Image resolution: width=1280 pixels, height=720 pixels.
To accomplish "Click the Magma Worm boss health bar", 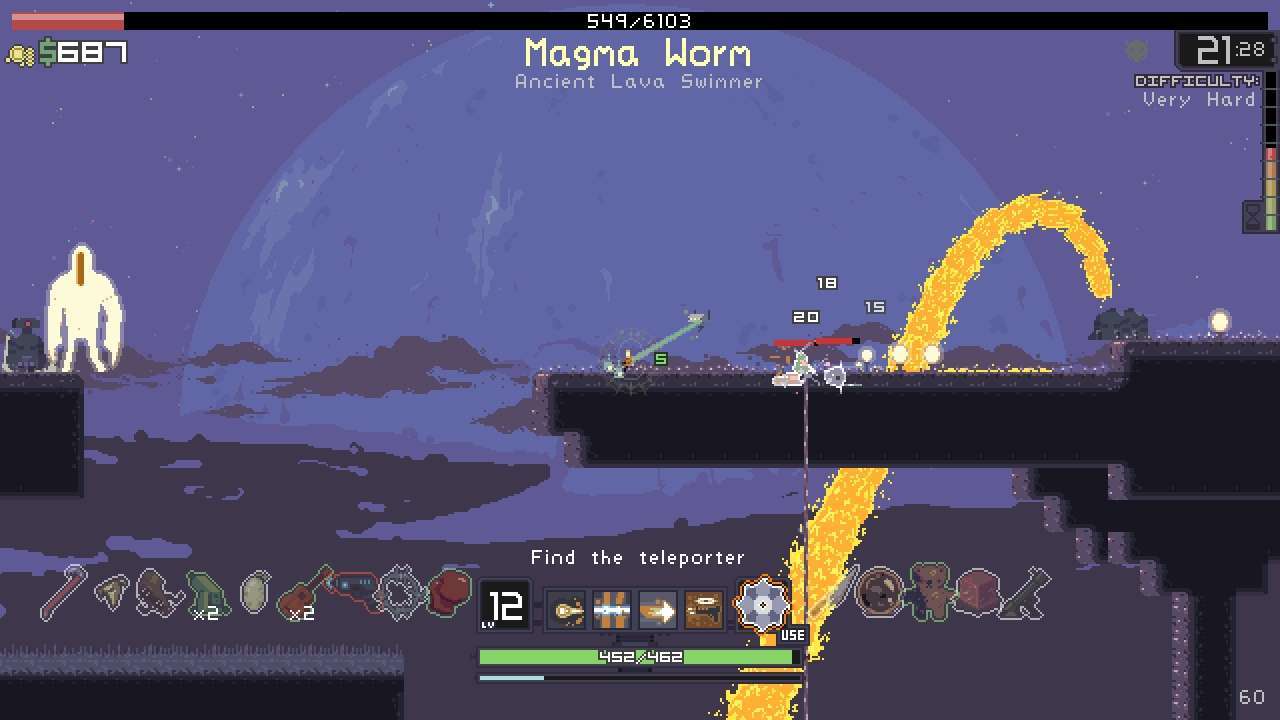I will [640, 20].
